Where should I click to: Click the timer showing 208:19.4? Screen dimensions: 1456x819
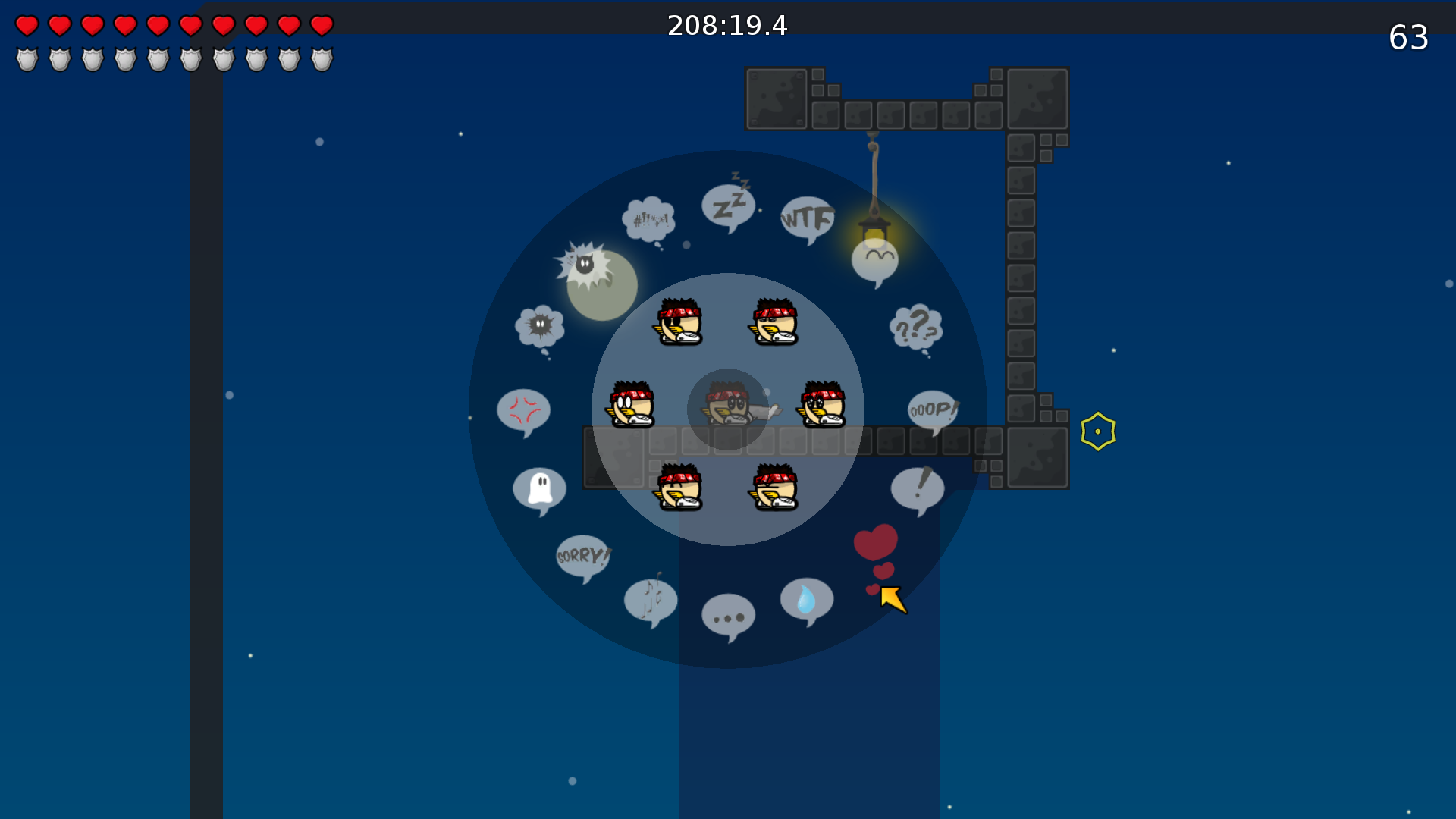click(727, 25)
